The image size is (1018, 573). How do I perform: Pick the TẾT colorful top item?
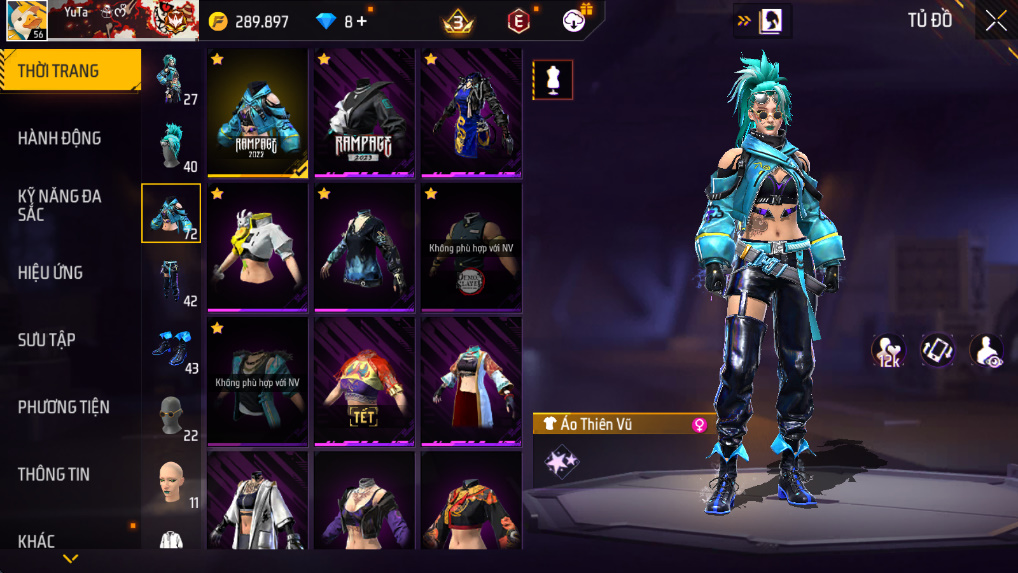(x=364, y=381)
